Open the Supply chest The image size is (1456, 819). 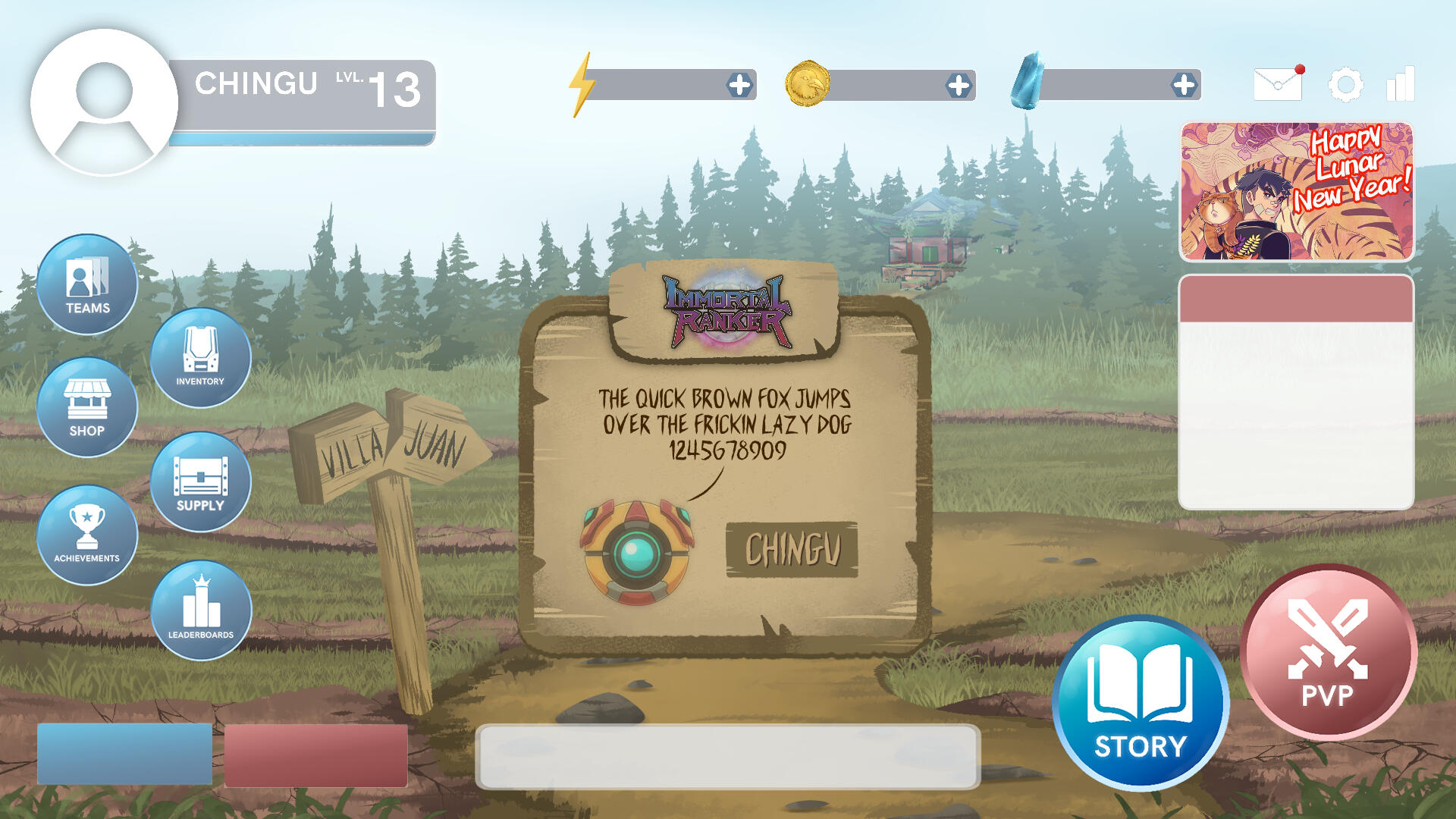200,482
